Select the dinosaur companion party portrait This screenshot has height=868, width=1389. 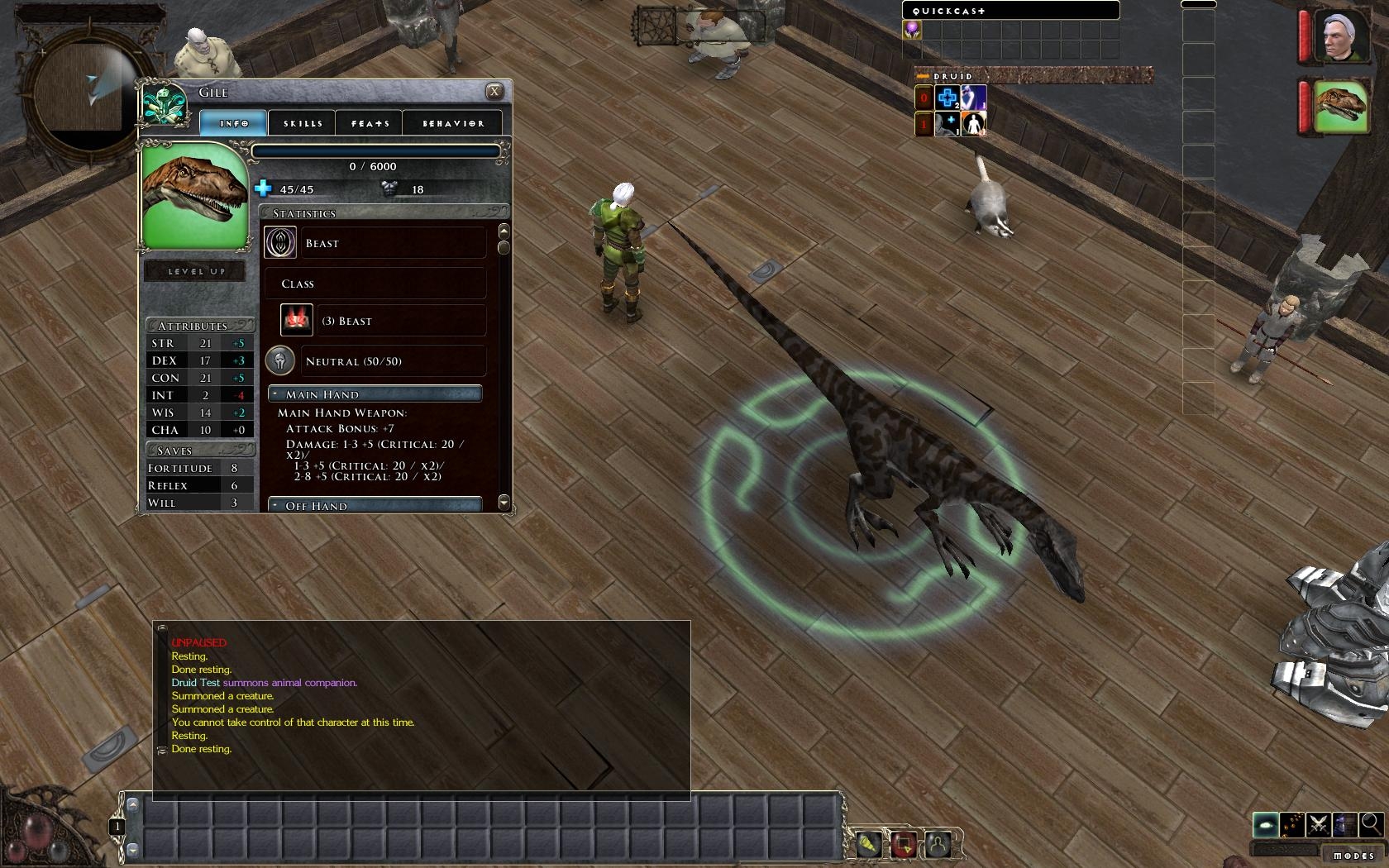(x=1341, y=106)
